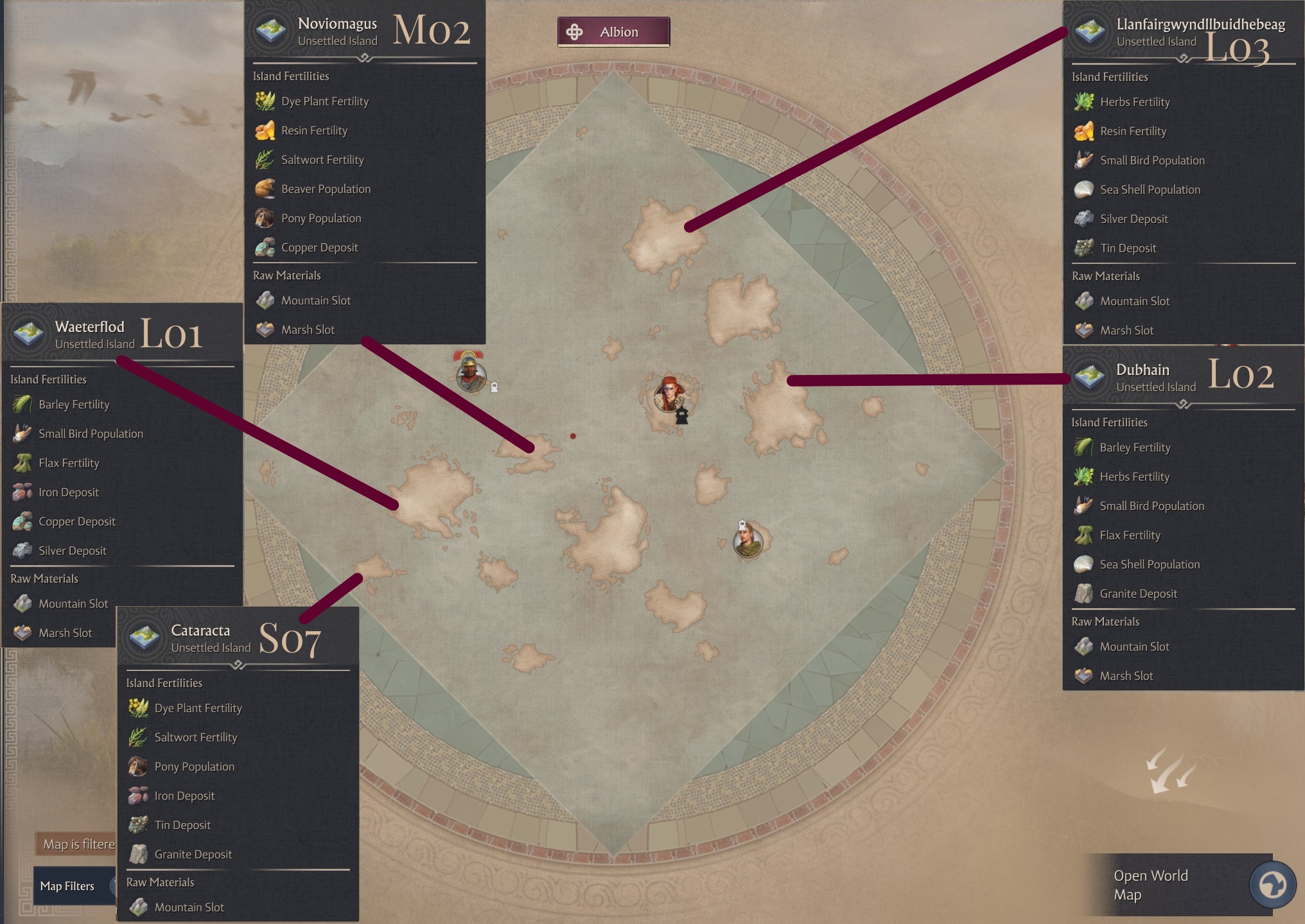The height and width of the screenshot is (924, 1305).
Task: Select the green-cloaked man portrait marker
Action: (x=748, y=541)
